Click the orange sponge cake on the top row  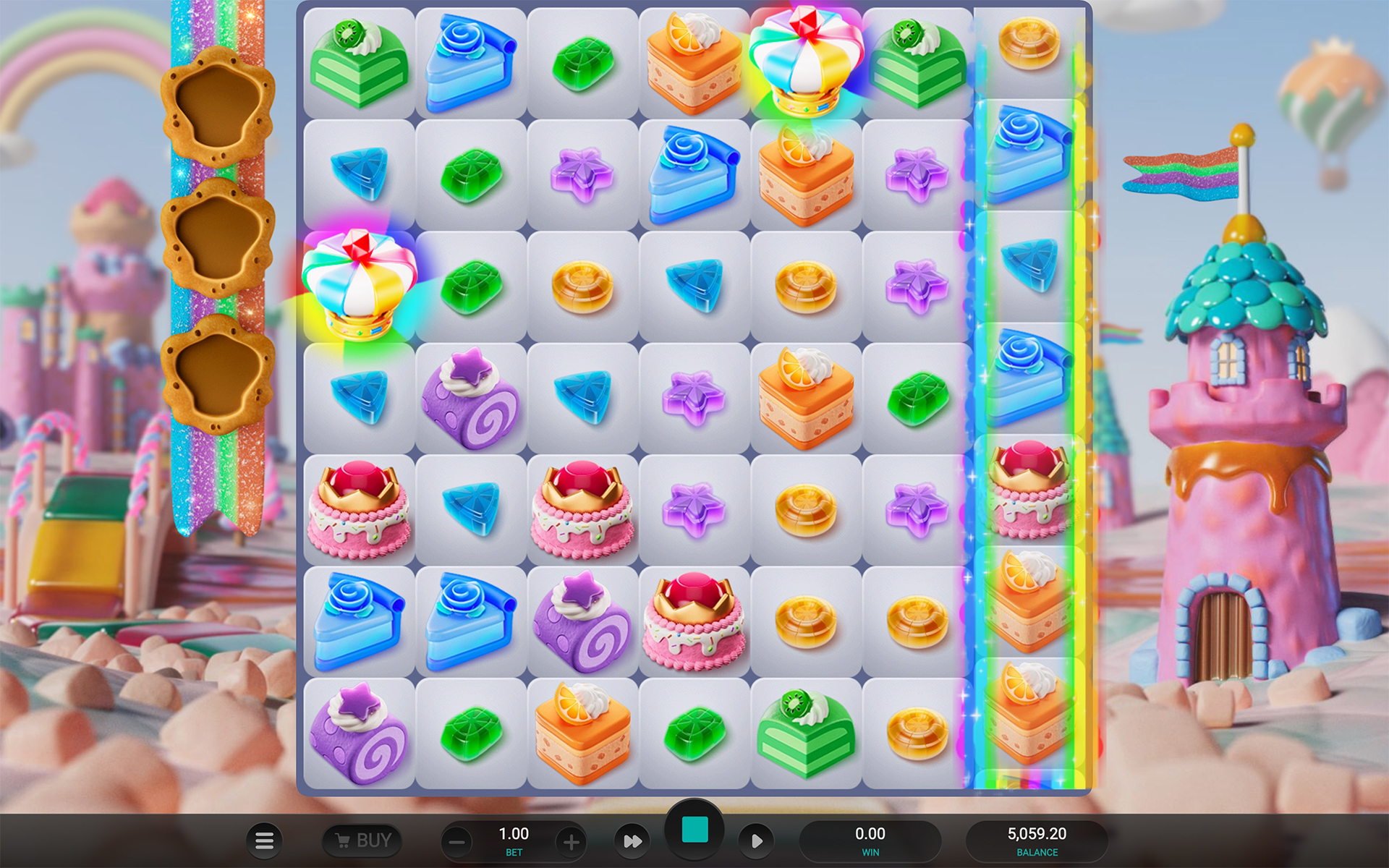pyautogui.click(x=693, y=61)
